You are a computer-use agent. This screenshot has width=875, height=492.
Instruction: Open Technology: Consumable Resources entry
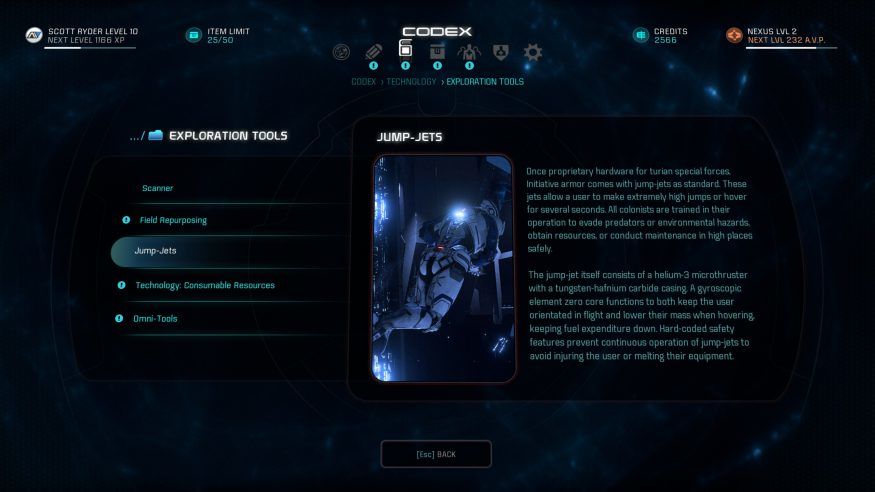[205, 285]
